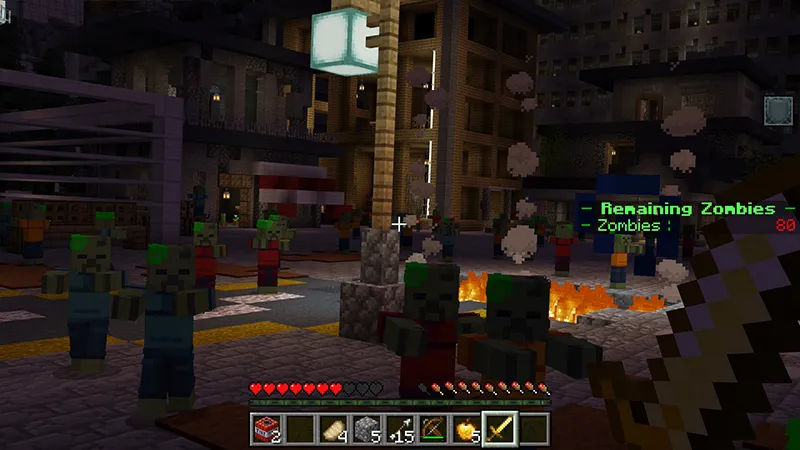Select the arrows stack in the hotbar

click(399, 429)
